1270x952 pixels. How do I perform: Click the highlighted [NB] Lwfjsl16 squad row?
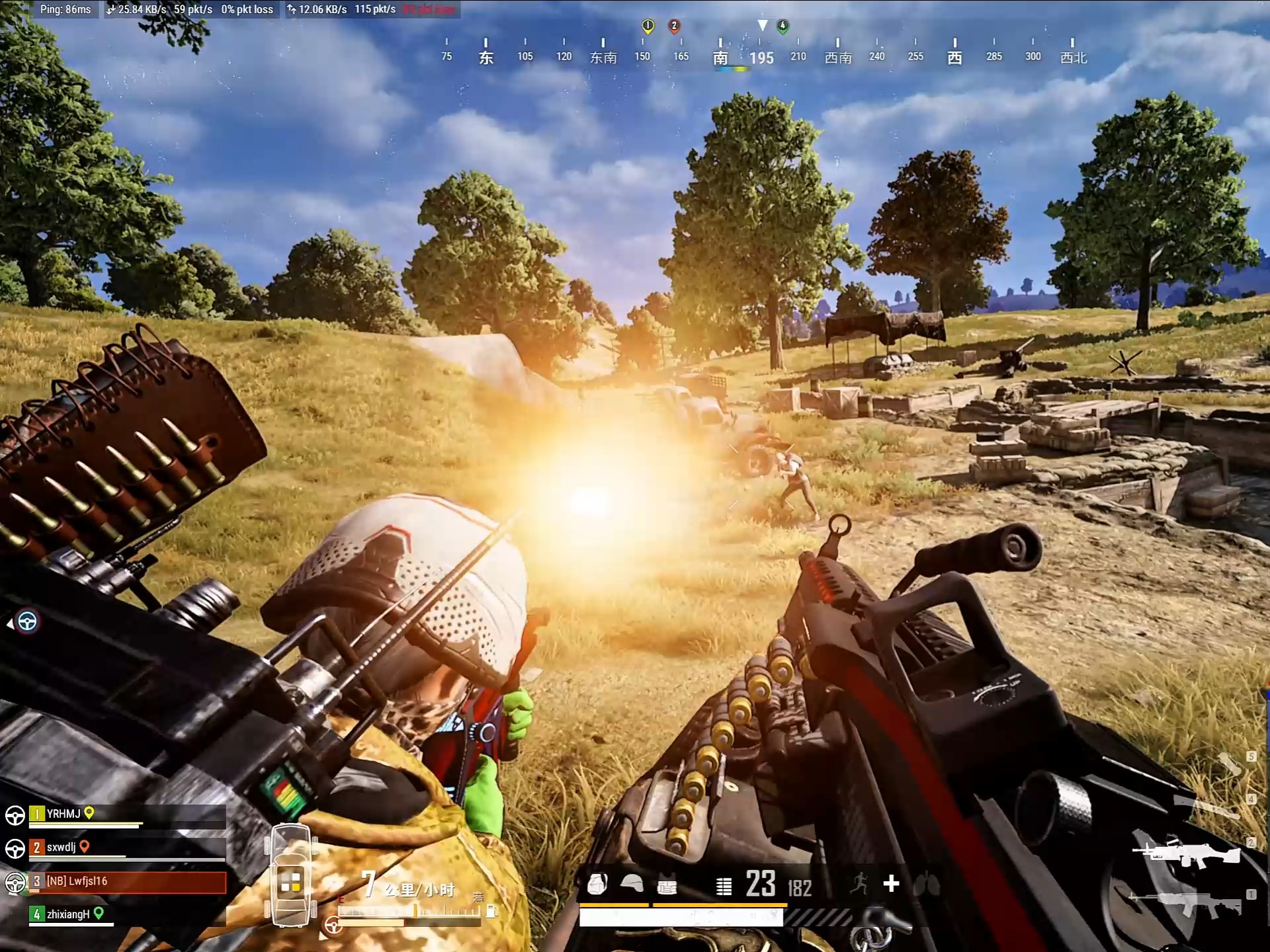pos(127,881)
